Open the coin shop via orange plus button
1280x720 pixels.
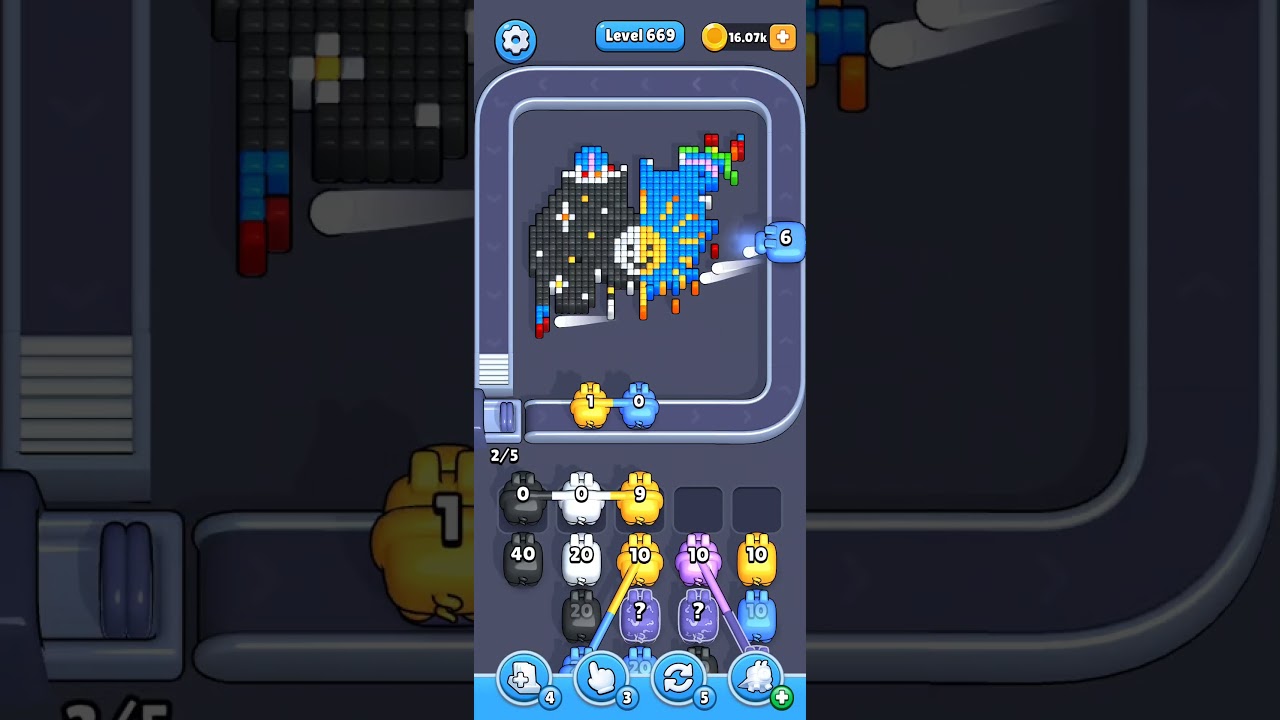[x=783, y=36]
